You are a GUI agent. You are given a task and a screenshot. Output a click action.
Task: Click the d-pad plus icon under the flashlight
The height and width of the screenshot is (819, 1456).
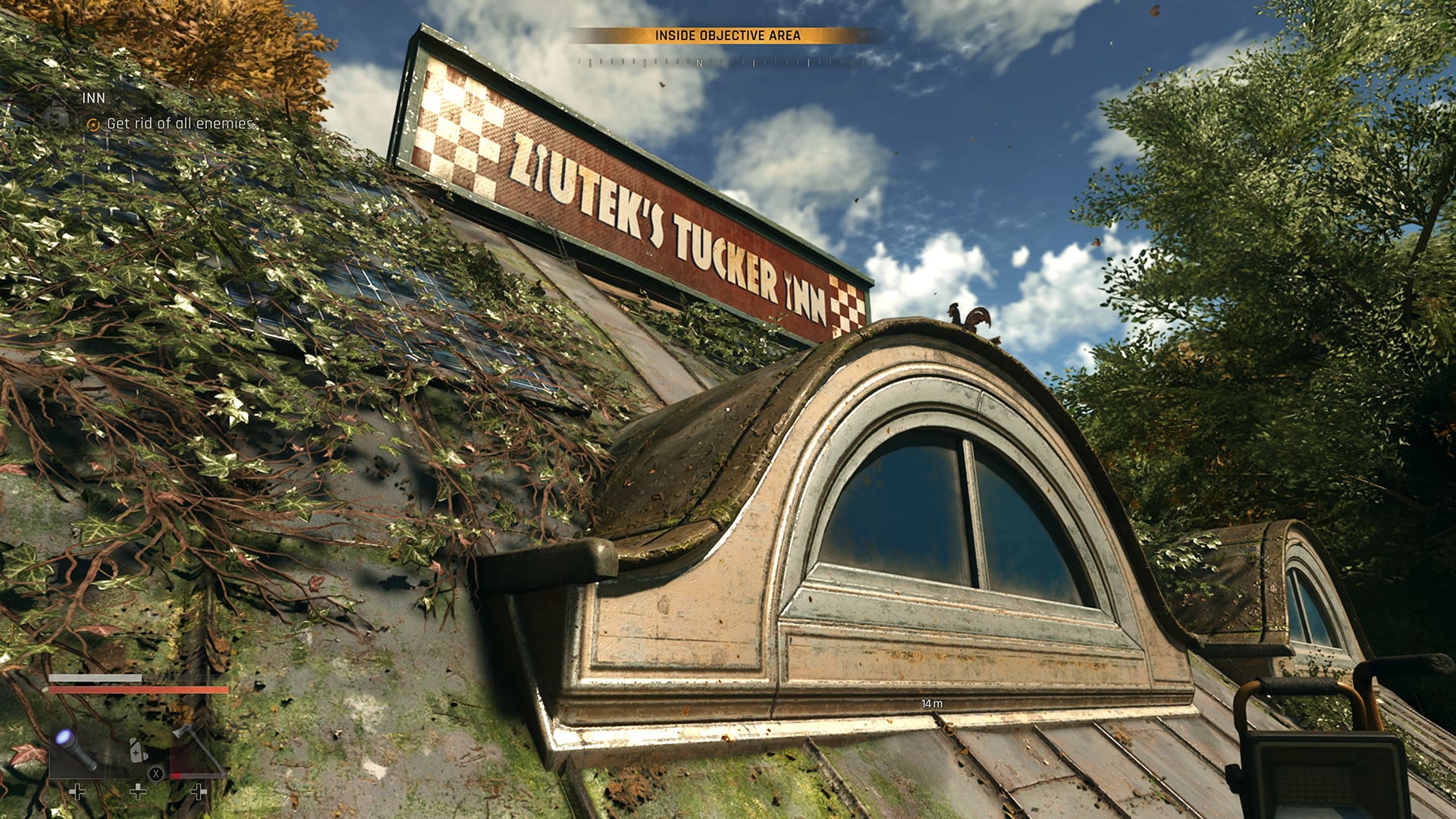click(77, 792)
